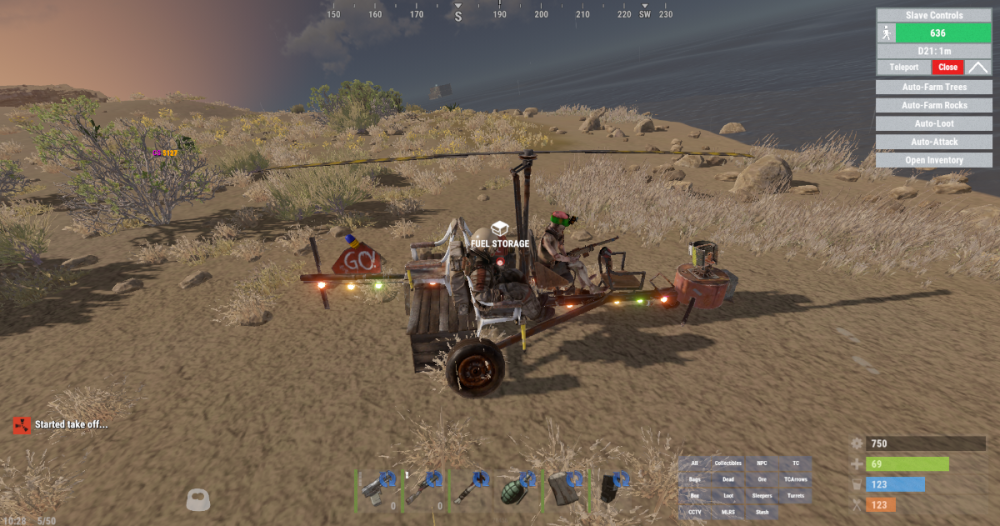
Task: Toggle the Collectibles filter
Action: point(728,463)
